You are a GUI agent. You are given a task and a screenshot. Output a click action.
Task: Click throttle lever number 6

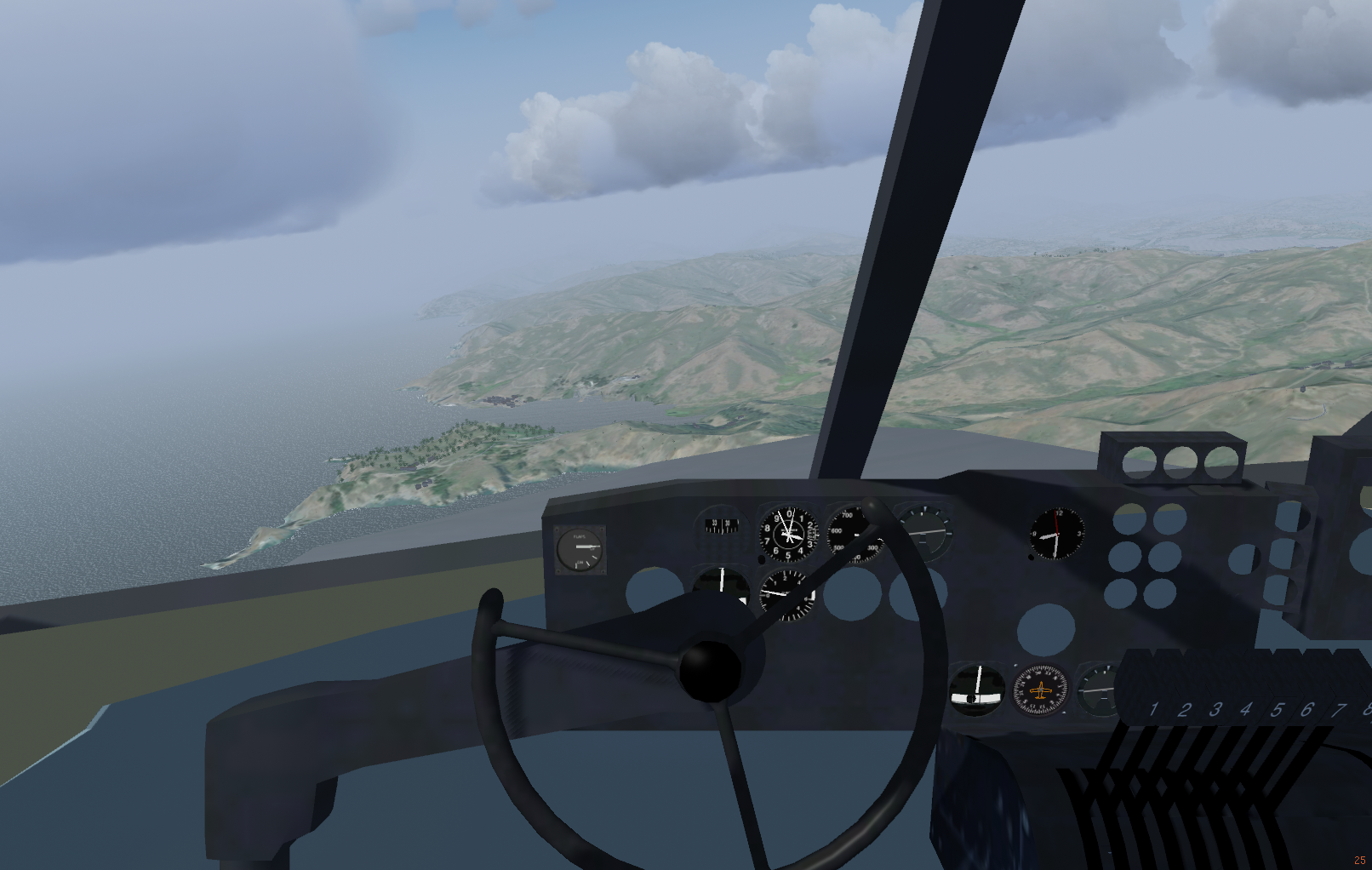(1307, 709)
